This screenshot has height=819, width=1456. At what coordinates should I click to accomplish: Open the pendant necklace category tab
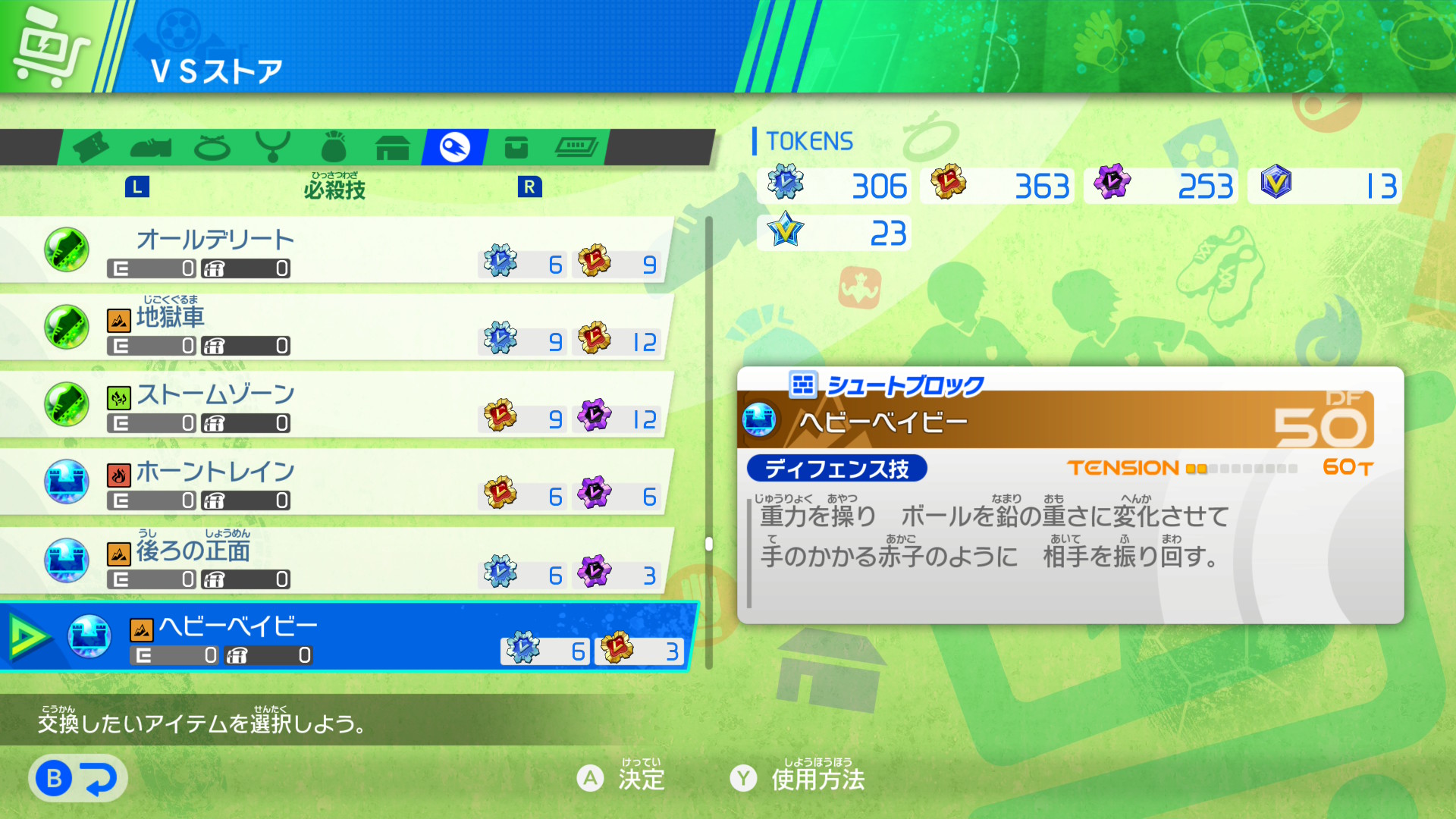(273, 147)
